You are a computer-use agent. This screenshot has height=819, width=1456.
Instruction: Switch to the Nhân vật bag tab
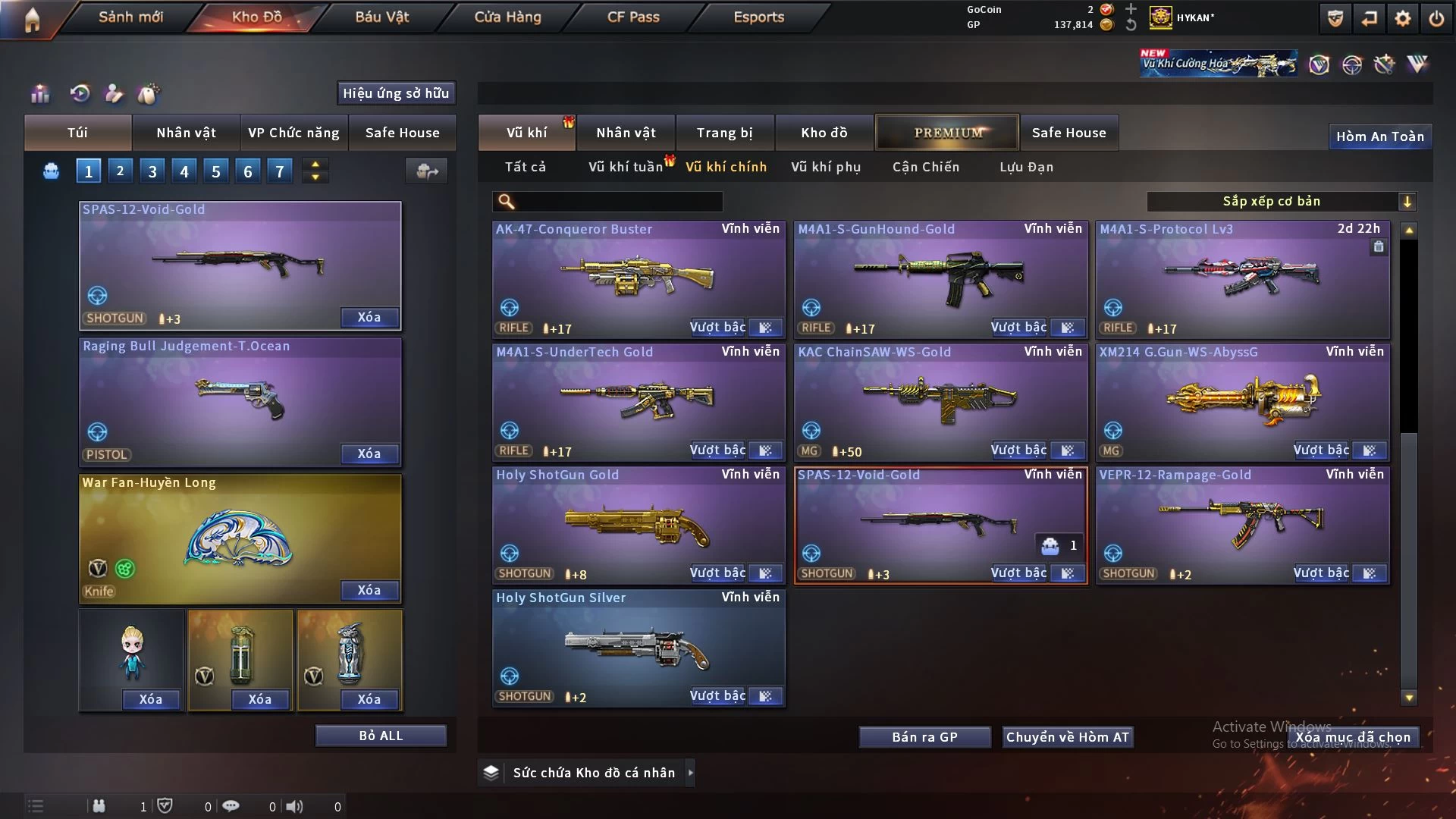pyautogui.click(x=186, y=133)
